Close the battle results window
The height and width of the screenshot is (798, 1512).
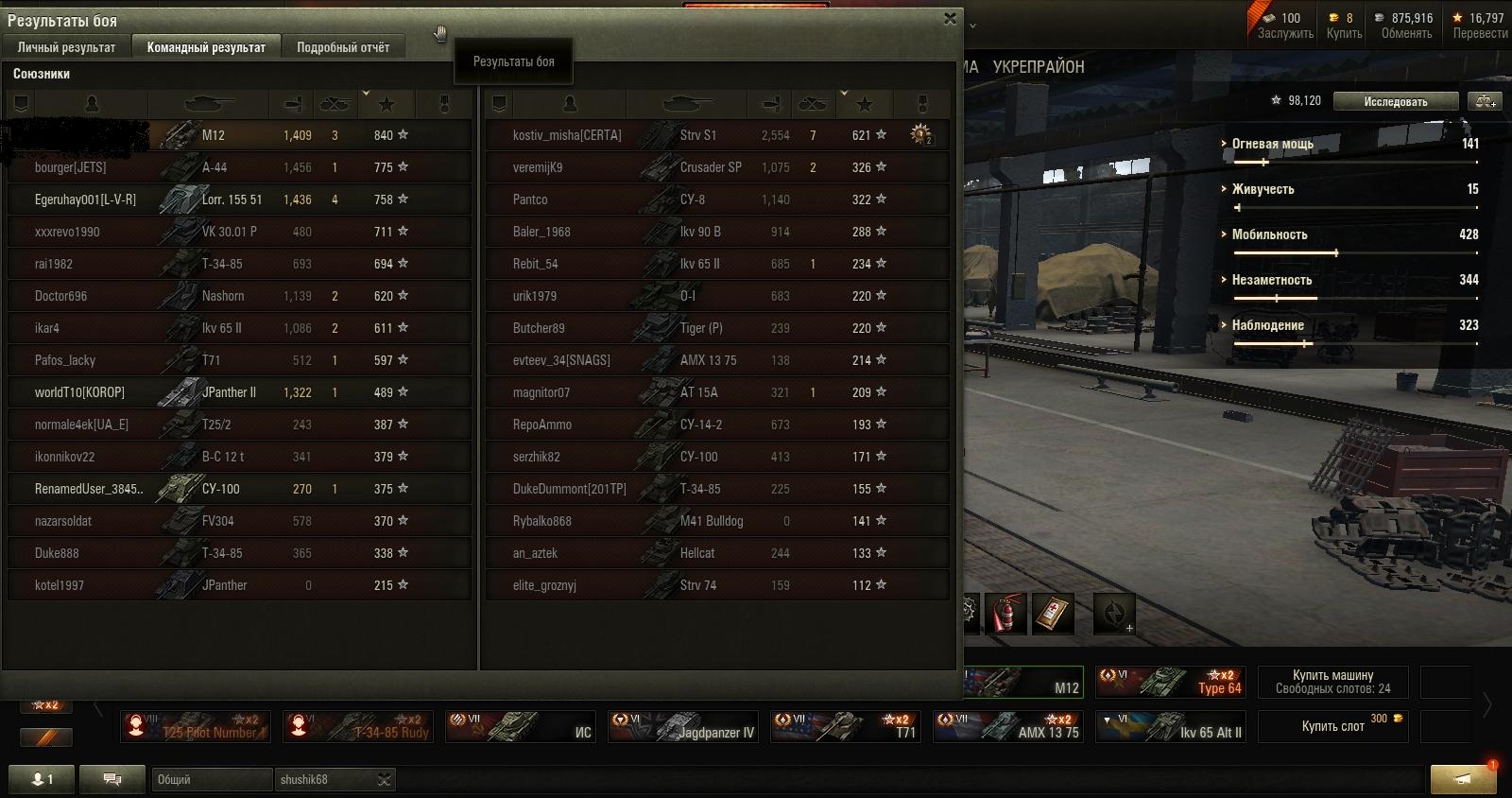pos(950,18)
